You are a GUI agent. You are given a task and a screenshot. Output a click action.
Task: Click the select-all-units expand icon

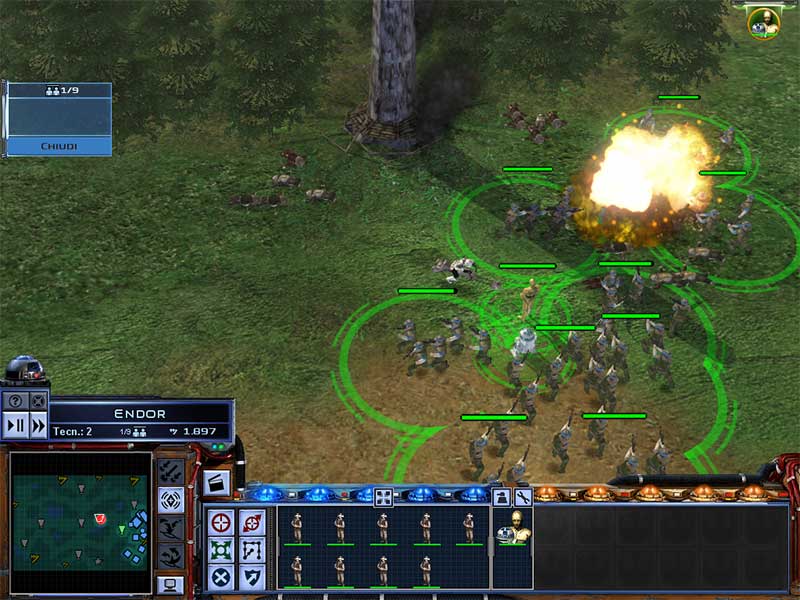click(383, 496)
